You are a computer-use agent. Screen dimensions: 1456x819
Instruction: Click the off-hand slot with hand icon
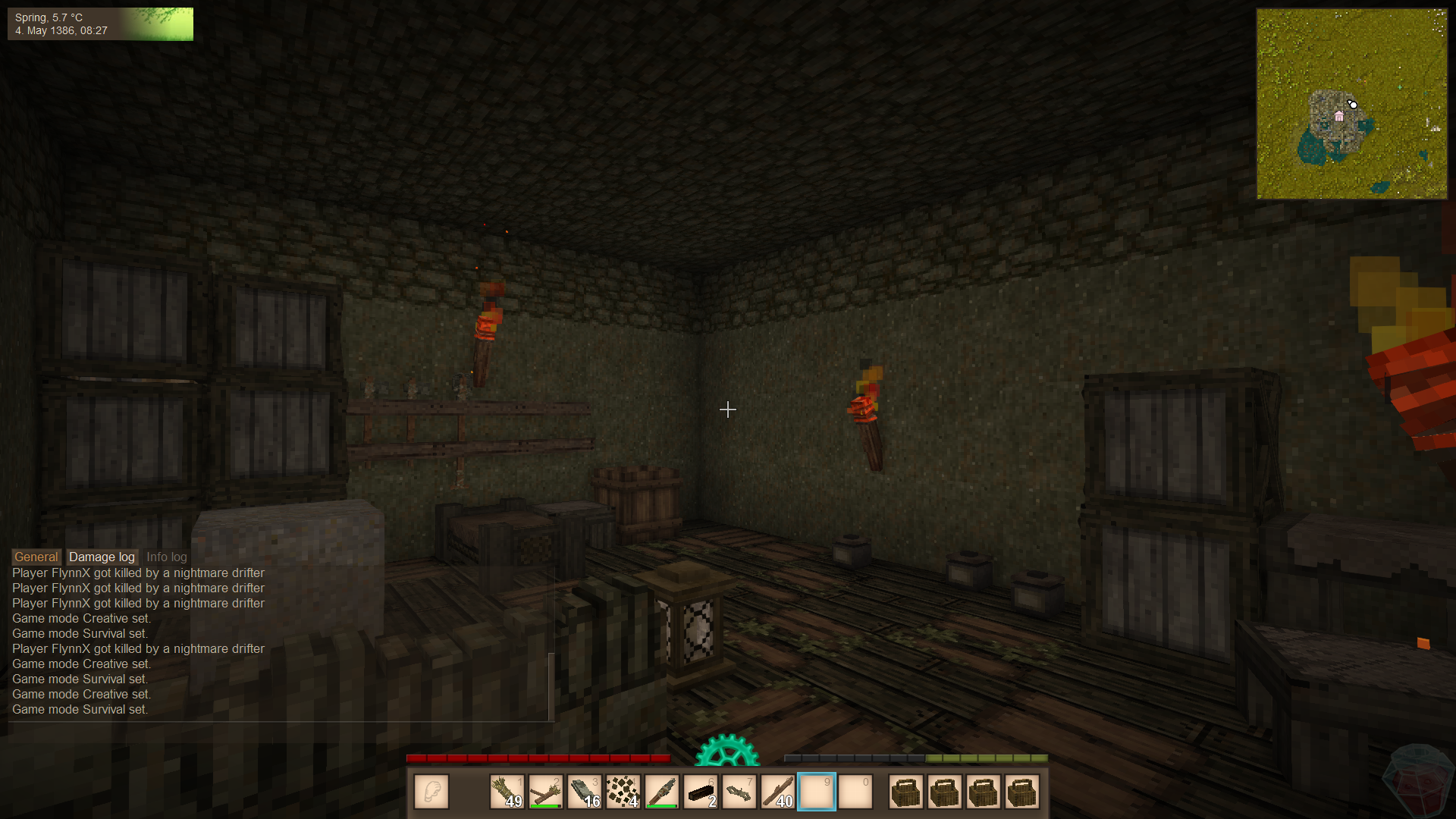[431, 792]
